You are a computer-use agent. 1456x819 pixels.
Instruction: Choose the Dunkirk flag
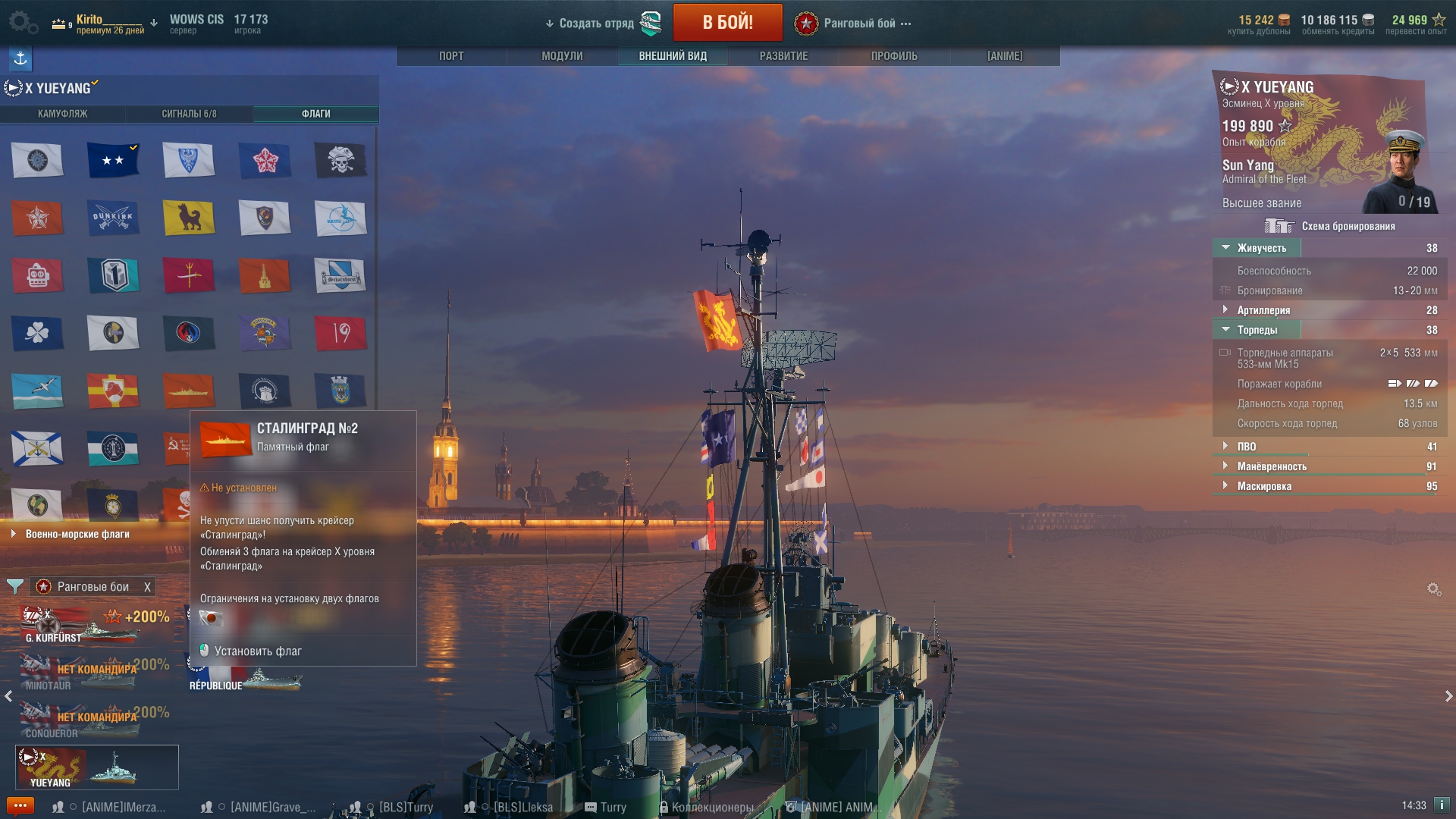coord(113,218)
